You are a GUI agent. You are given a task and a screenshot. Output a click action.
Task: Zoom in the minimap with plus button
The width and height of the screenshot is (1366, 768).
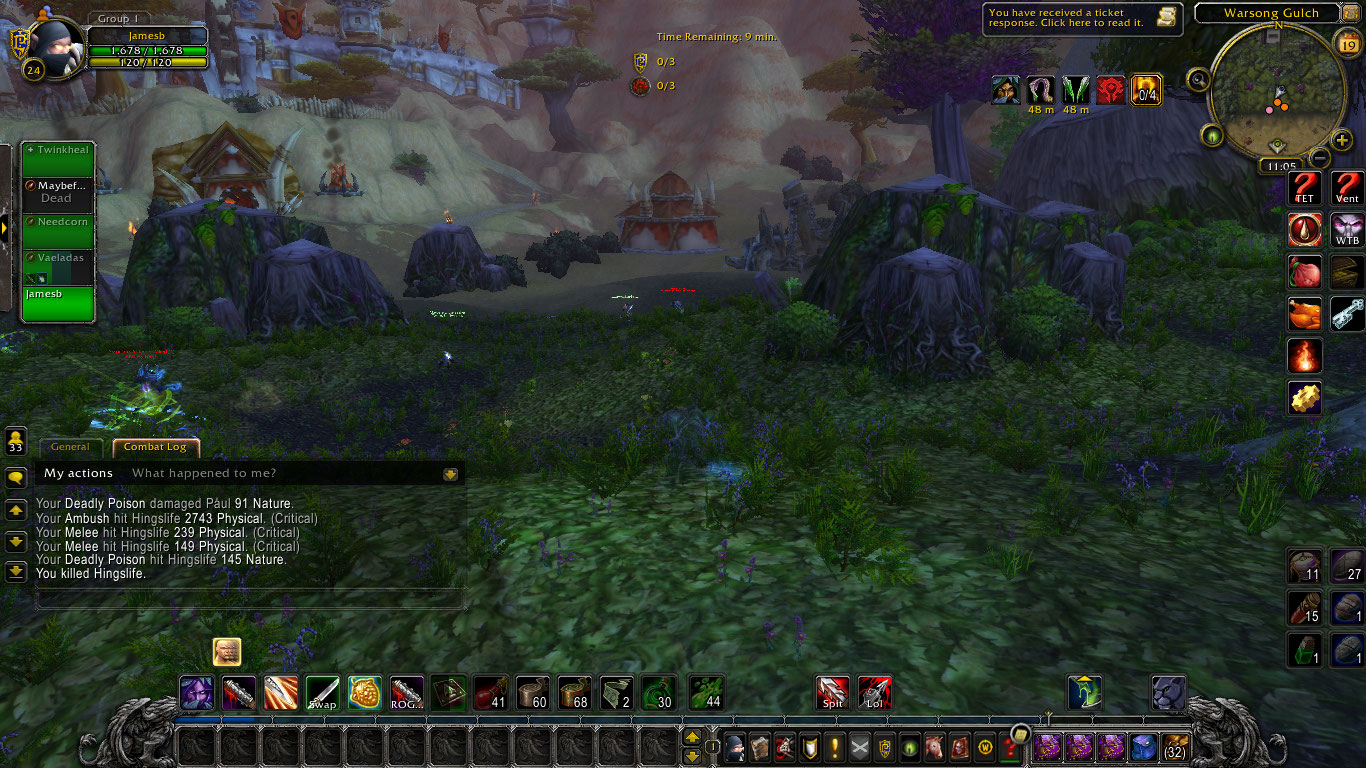click(1342, 141)
